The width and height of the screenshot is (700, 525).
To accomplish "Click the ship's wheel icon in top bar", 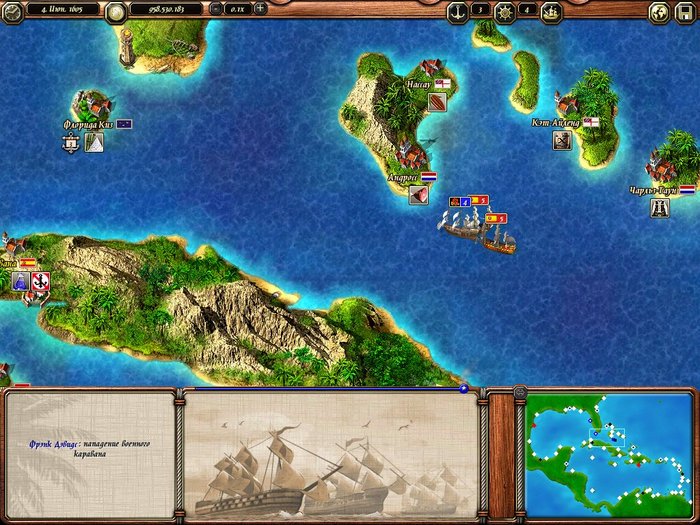I will 504,10.
